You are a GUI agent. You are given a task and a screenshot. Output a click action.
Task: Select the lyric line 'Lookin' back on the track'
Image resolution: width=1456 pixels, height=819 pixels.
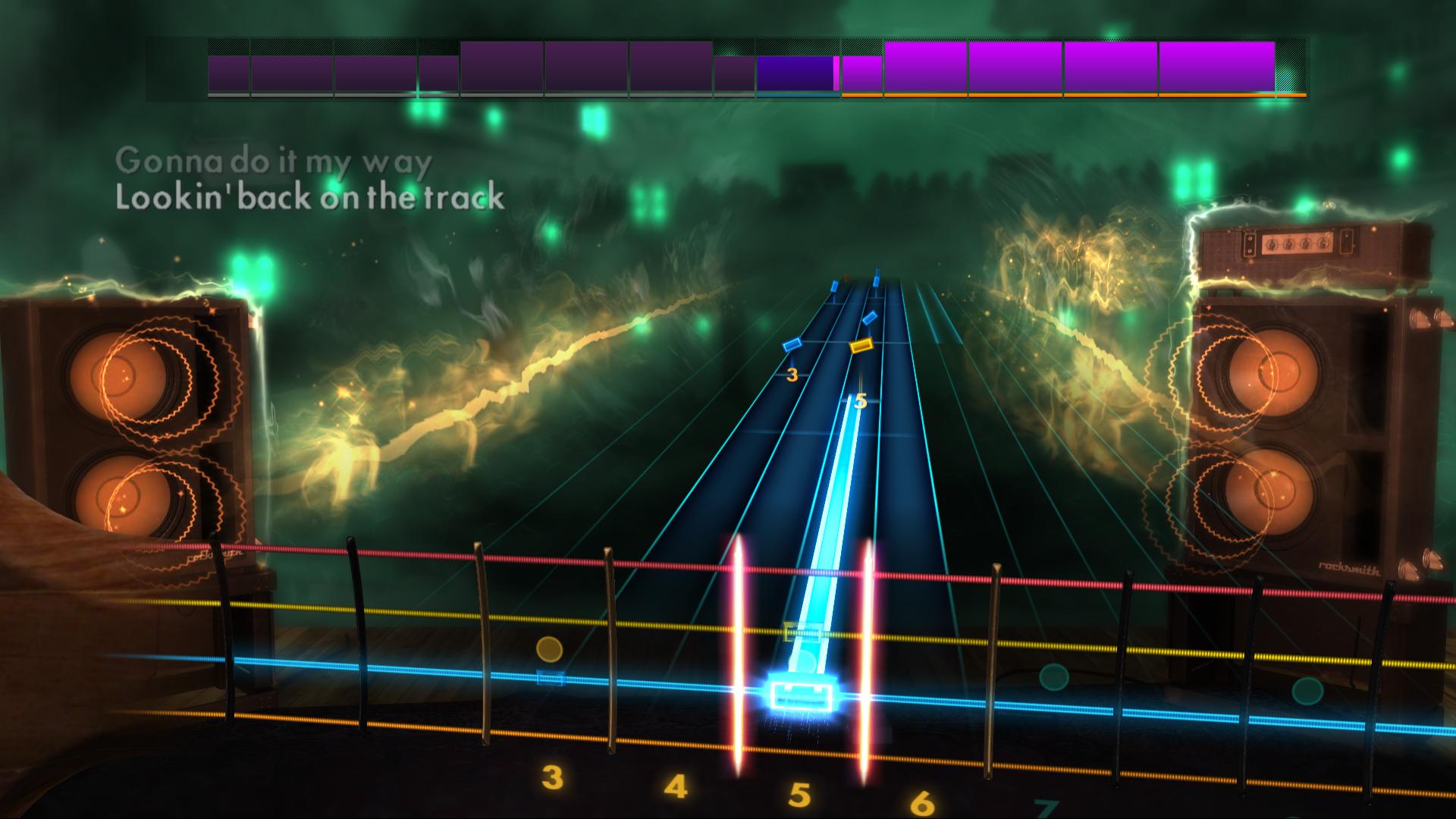click(x=311, y=197)
